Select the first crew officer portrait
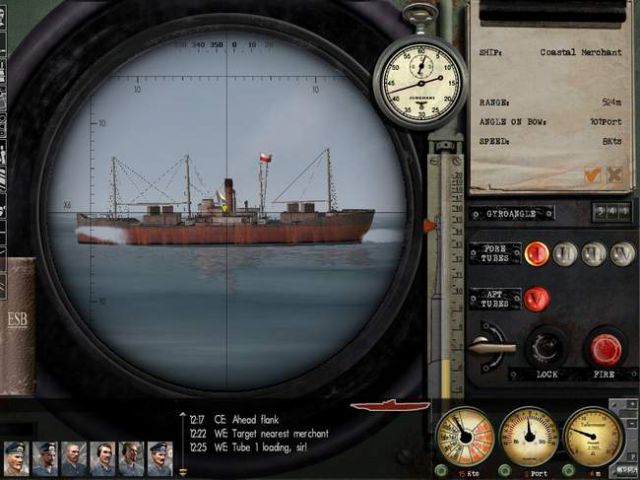The height and width of the screenshot is (480, 640). click(x=16, y=457)
